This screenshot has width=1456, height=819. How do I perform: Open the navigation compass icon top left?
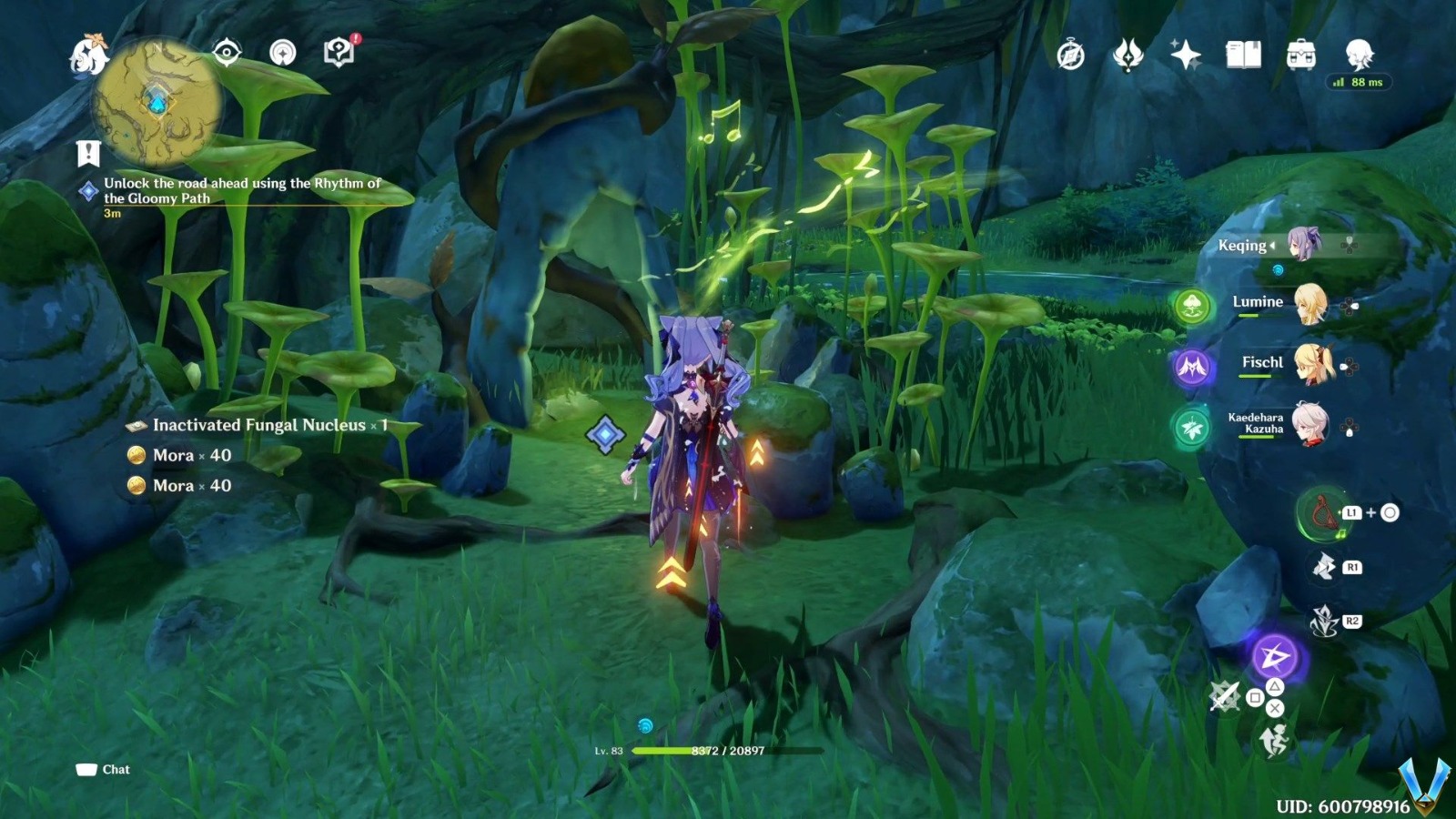(x=226, y=53)
